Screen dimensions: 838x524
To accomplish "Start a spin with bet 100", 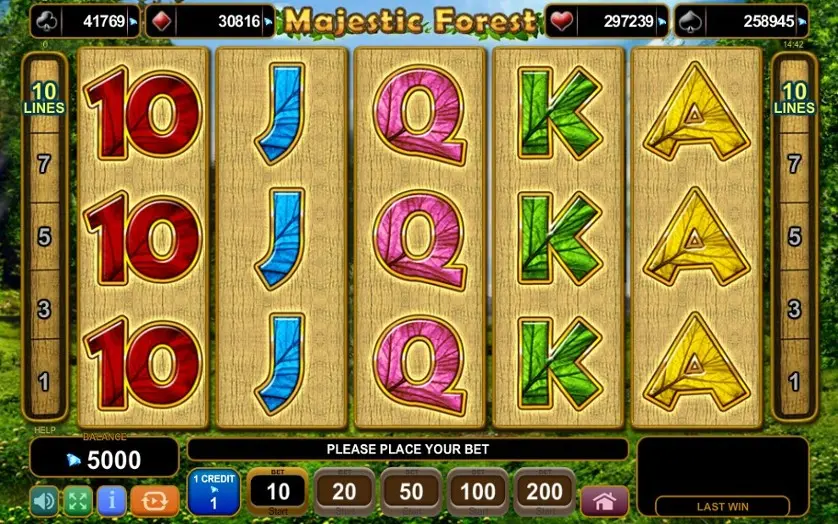I will (x=478, y=491).
